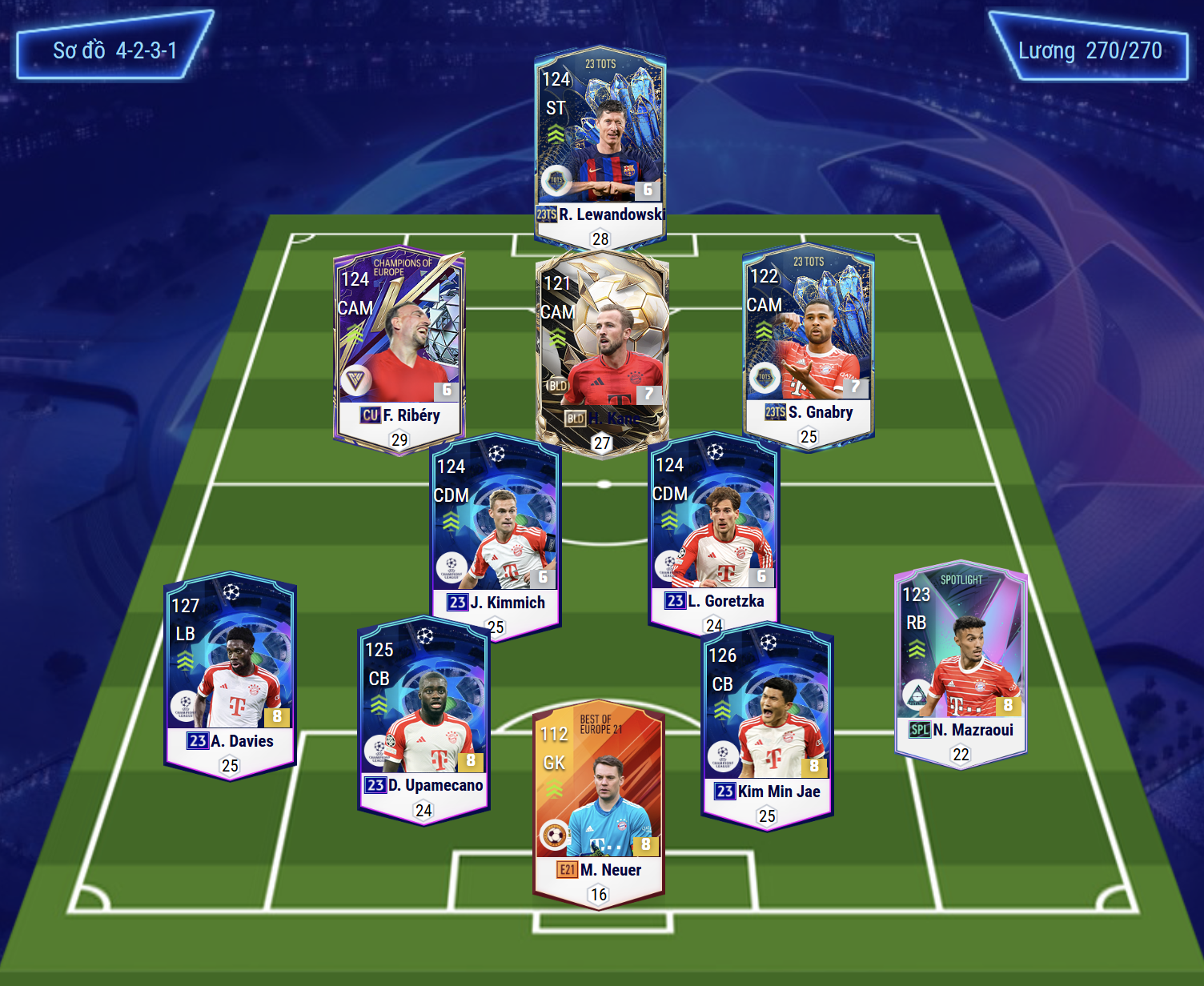Choose the F. Ribéry CAM card
Screen dimensions: 1204x986
pos(399,344)
